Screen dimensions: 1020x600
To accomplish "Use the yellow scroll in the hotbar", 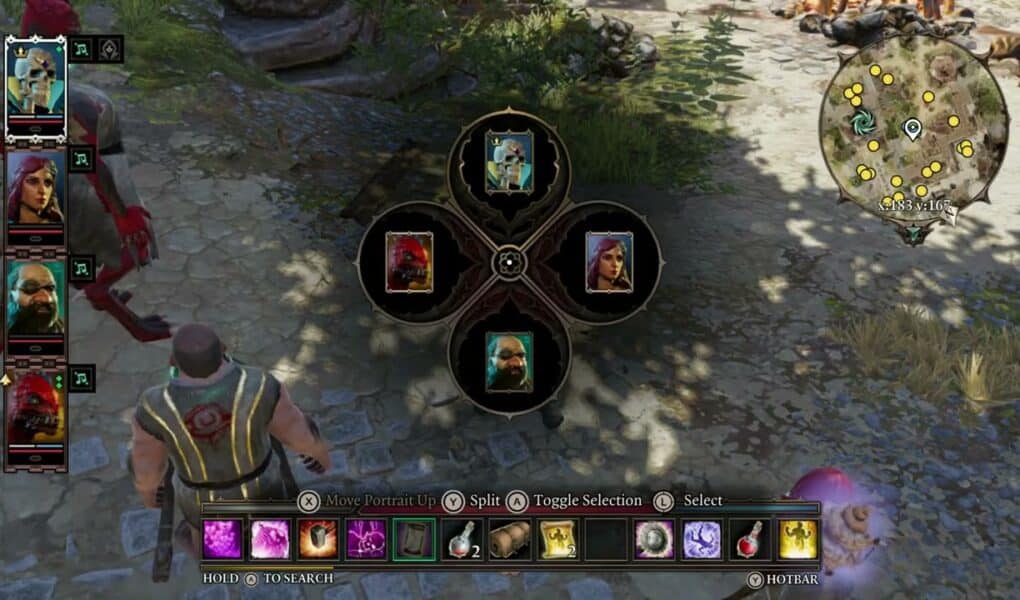I will tap(557, 540).
